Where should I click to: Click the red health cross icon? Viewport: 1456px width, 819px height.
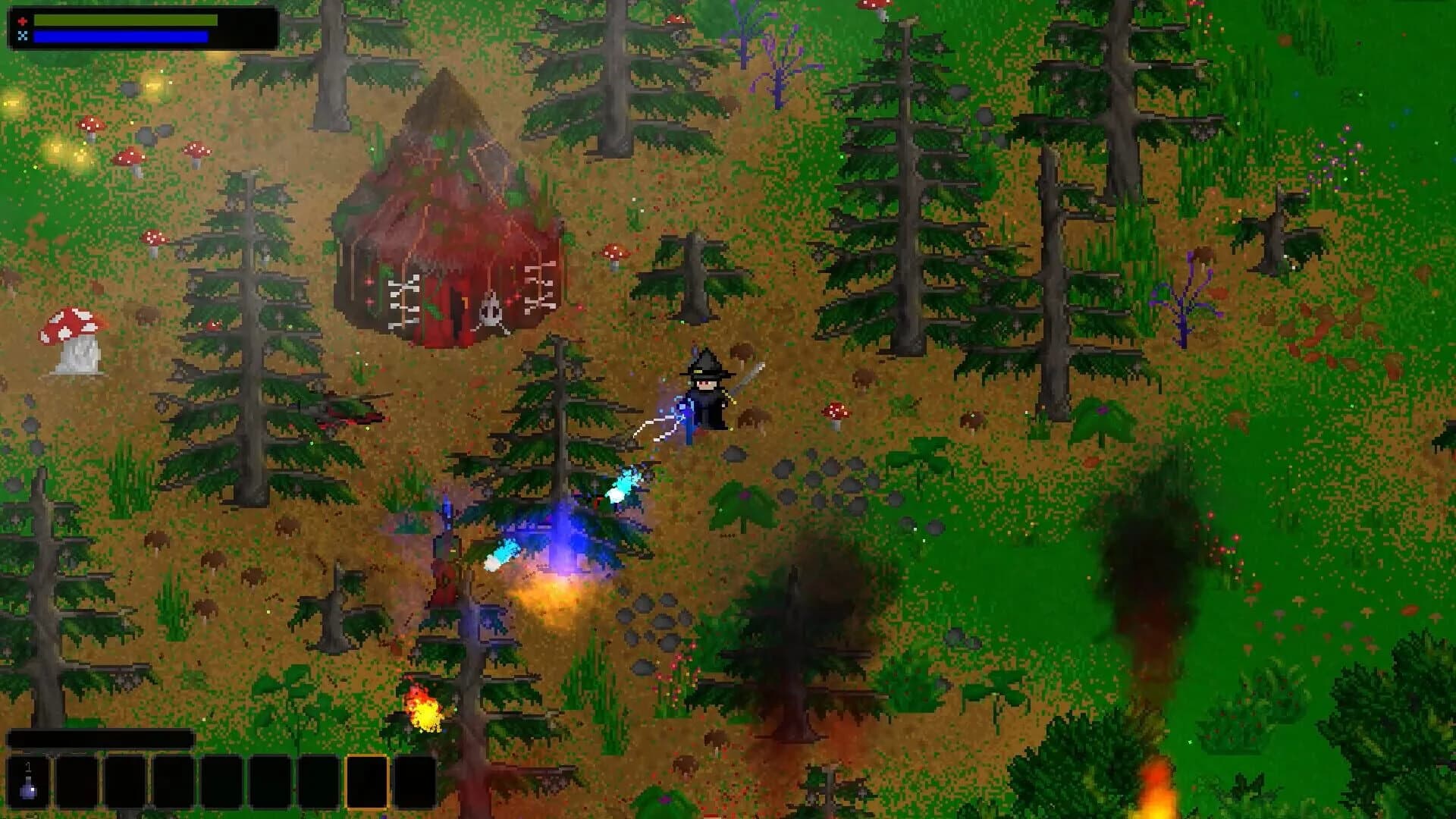click(x=23, y=21)
